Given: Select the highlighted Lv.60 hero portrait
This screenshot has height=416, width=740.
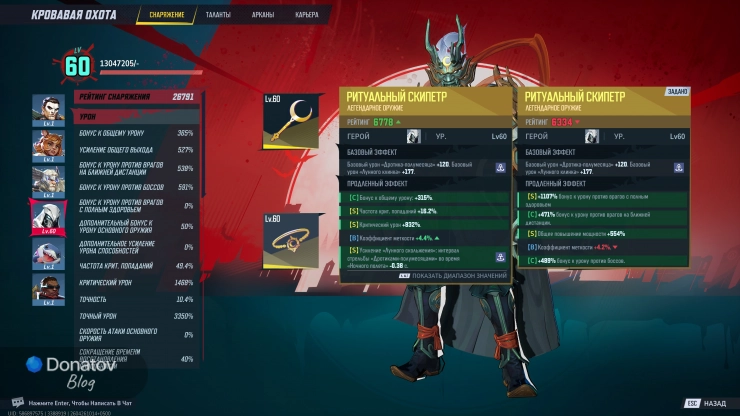Looking at the screenshot, I should pyautogui.click(x=48, y=215).
